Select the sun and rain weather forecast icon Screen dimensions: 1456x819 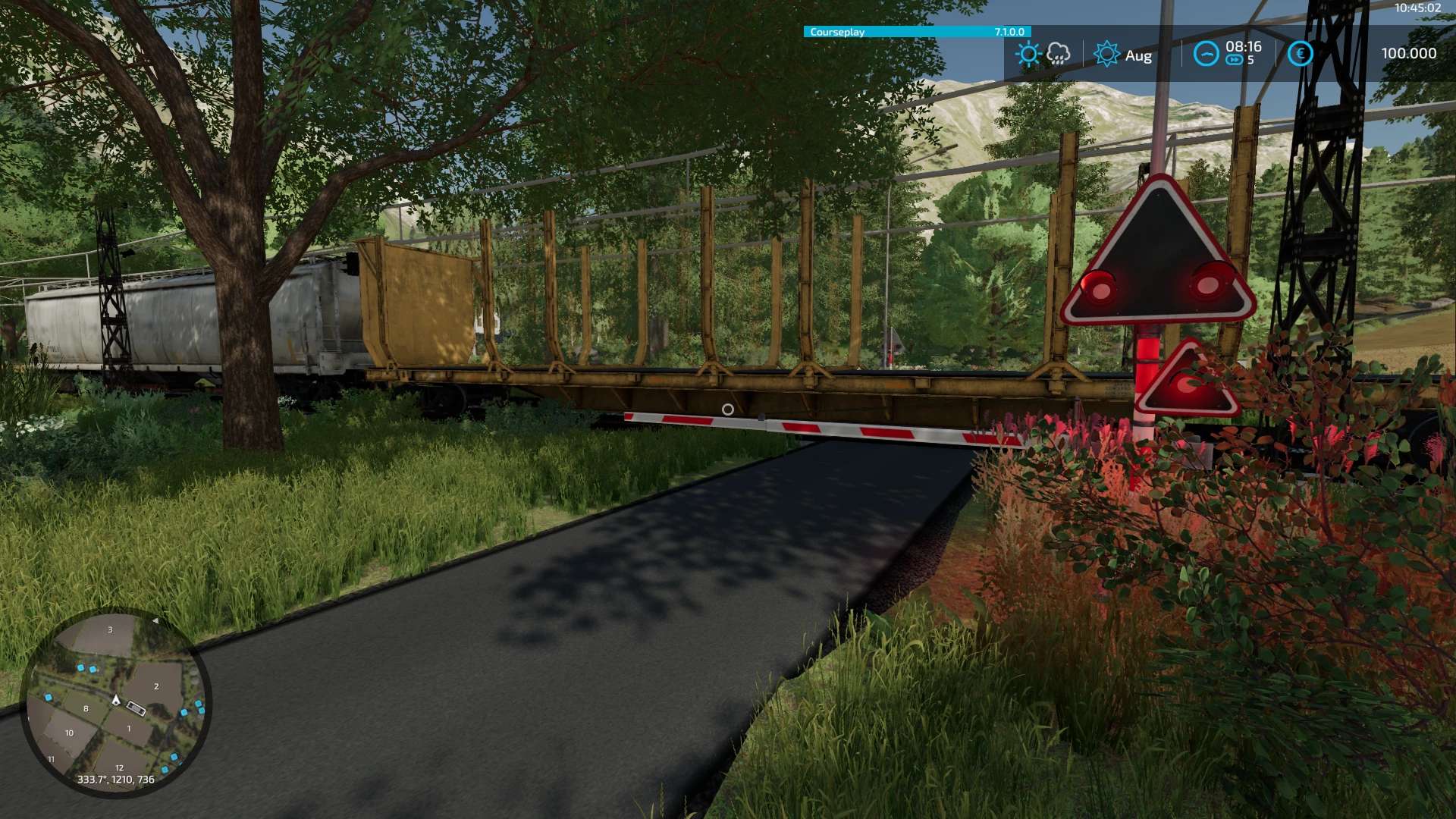coord(1043,54)
